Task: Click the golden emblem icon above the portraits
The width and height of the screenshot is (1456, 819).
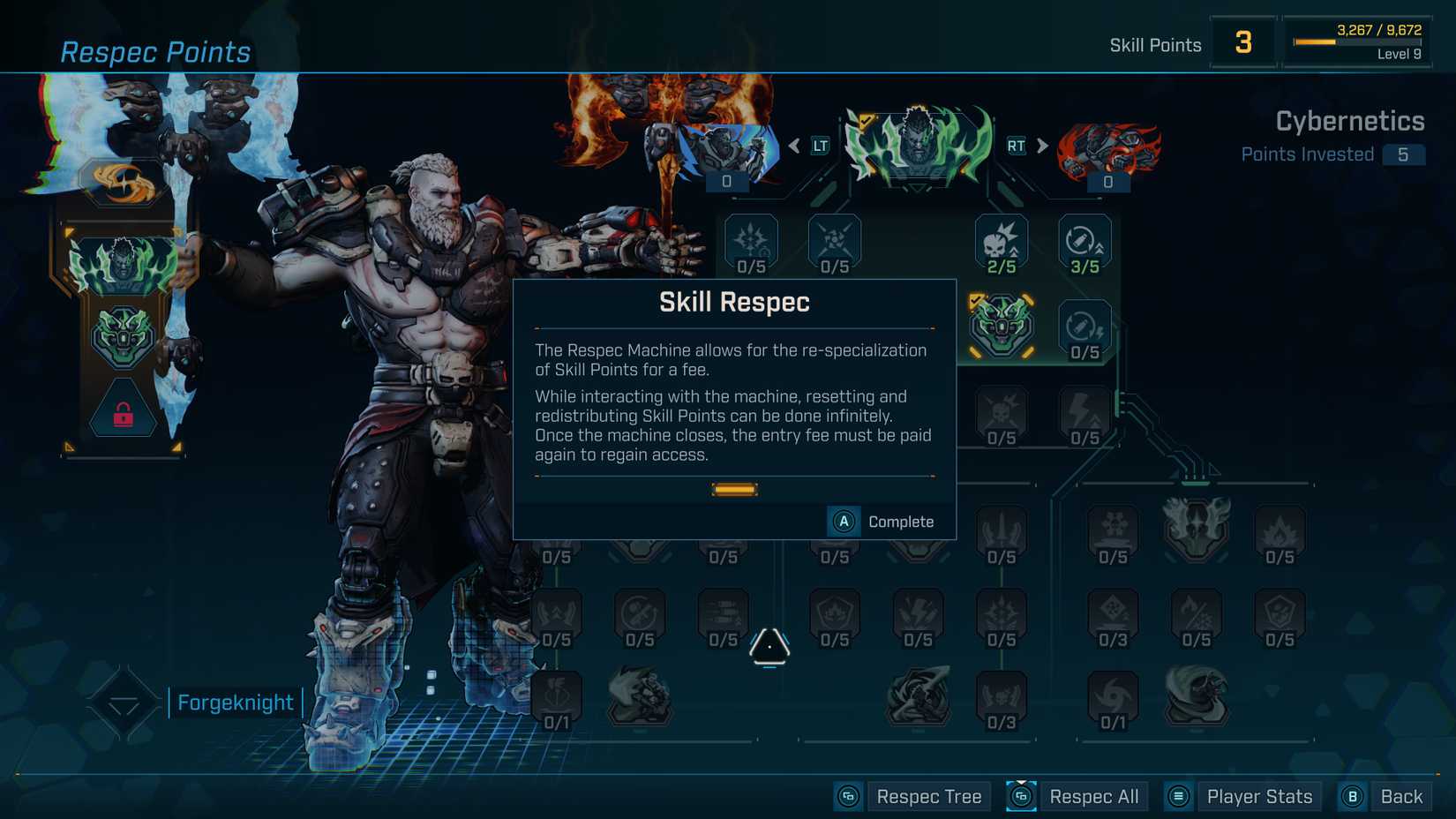Action: click(x=124, y=181)
